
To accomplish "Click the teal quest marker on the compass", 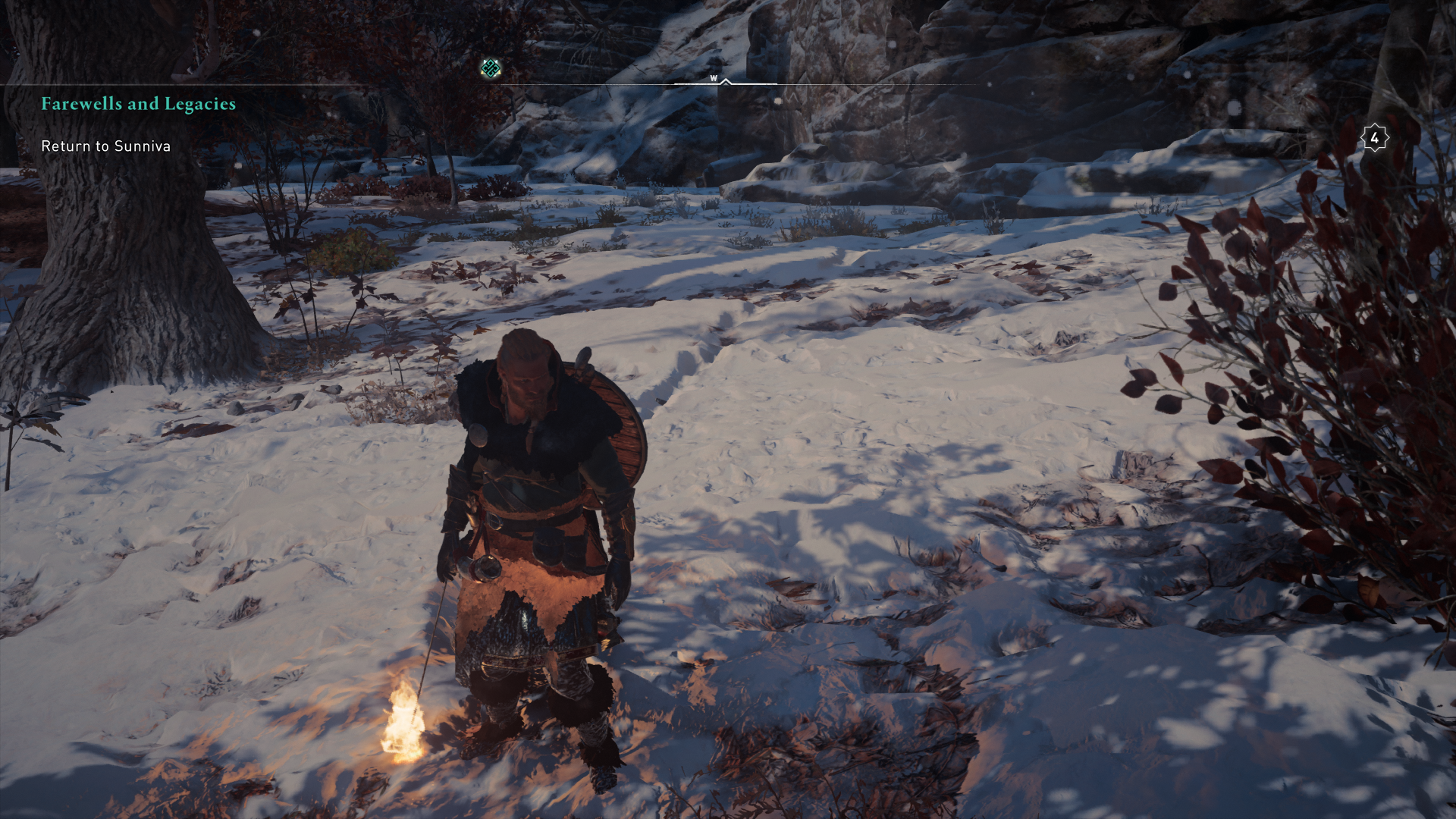I will [x=491, y=69].
